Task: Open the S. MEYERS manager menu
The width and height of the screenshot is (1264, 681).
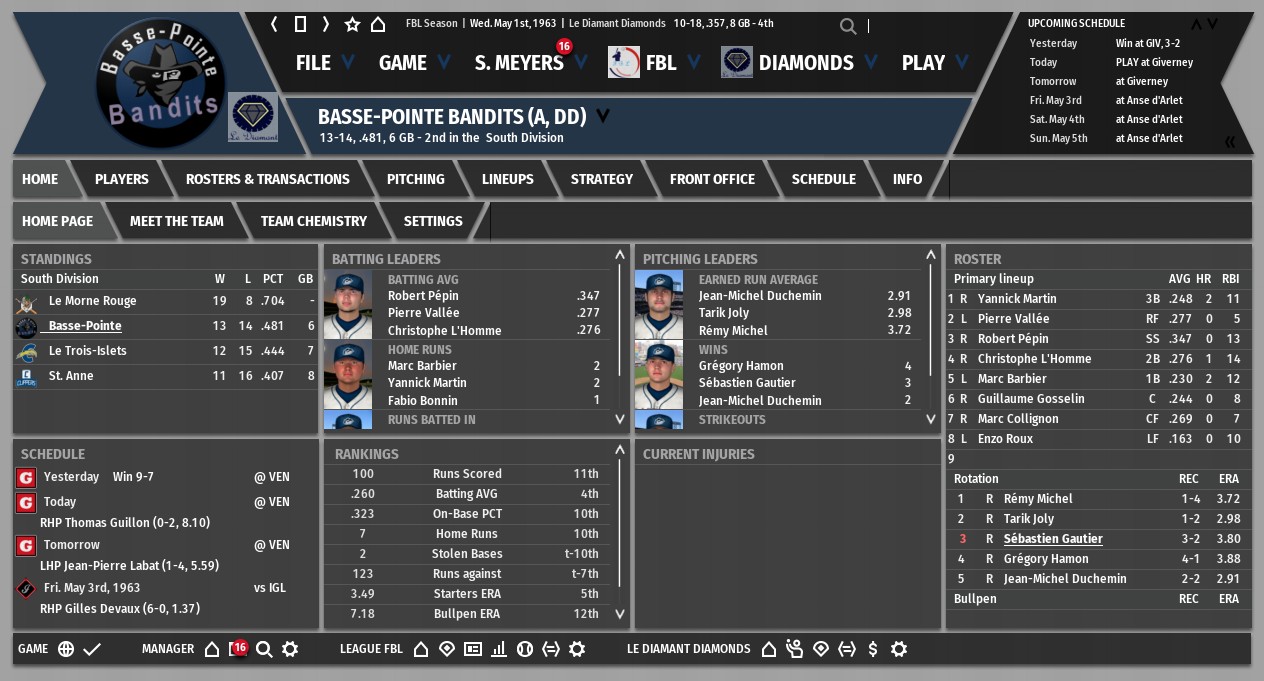Action: pos(519,63)
